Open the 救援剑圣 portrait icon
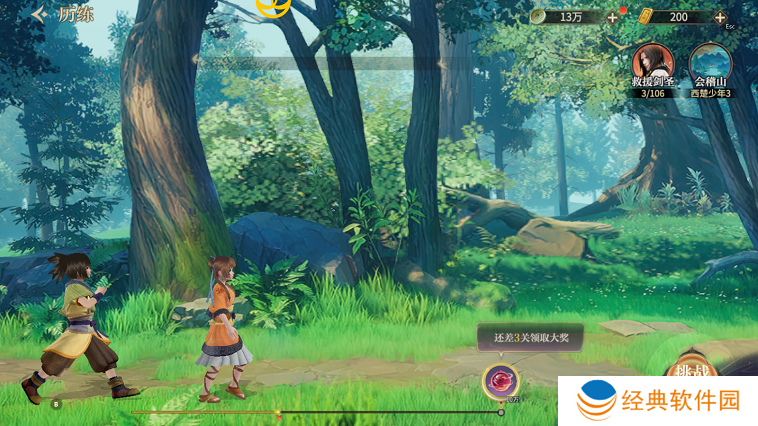758x426 pixels. [653, 65]
